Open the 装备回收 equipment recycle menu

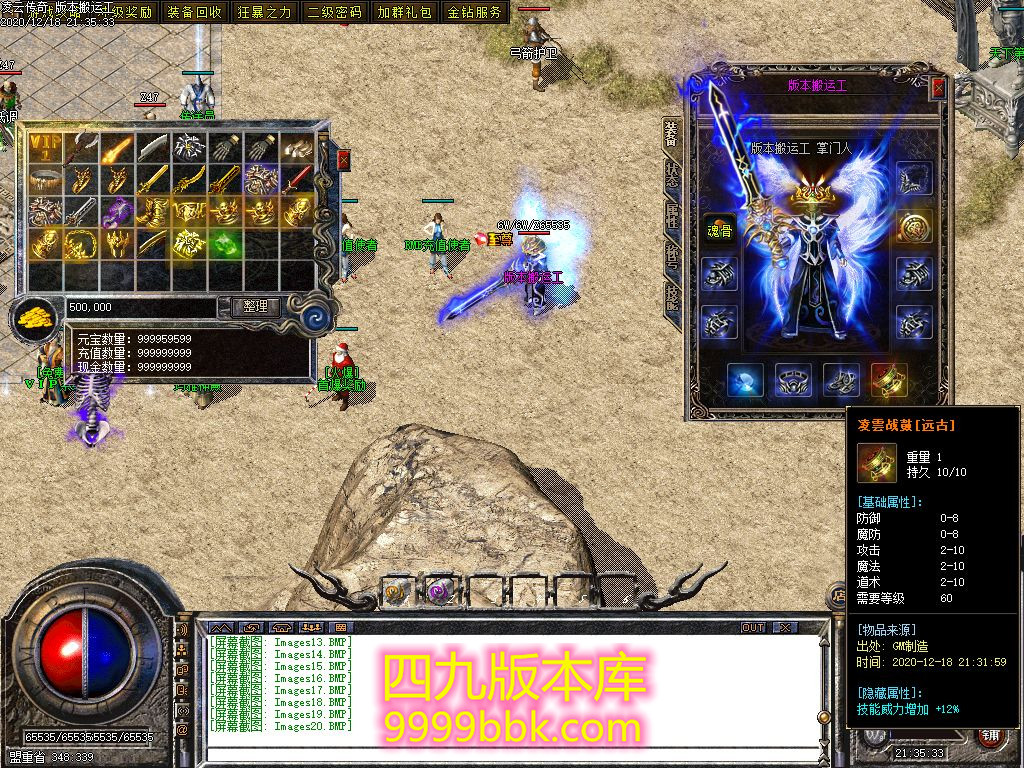tap(194, 12)
